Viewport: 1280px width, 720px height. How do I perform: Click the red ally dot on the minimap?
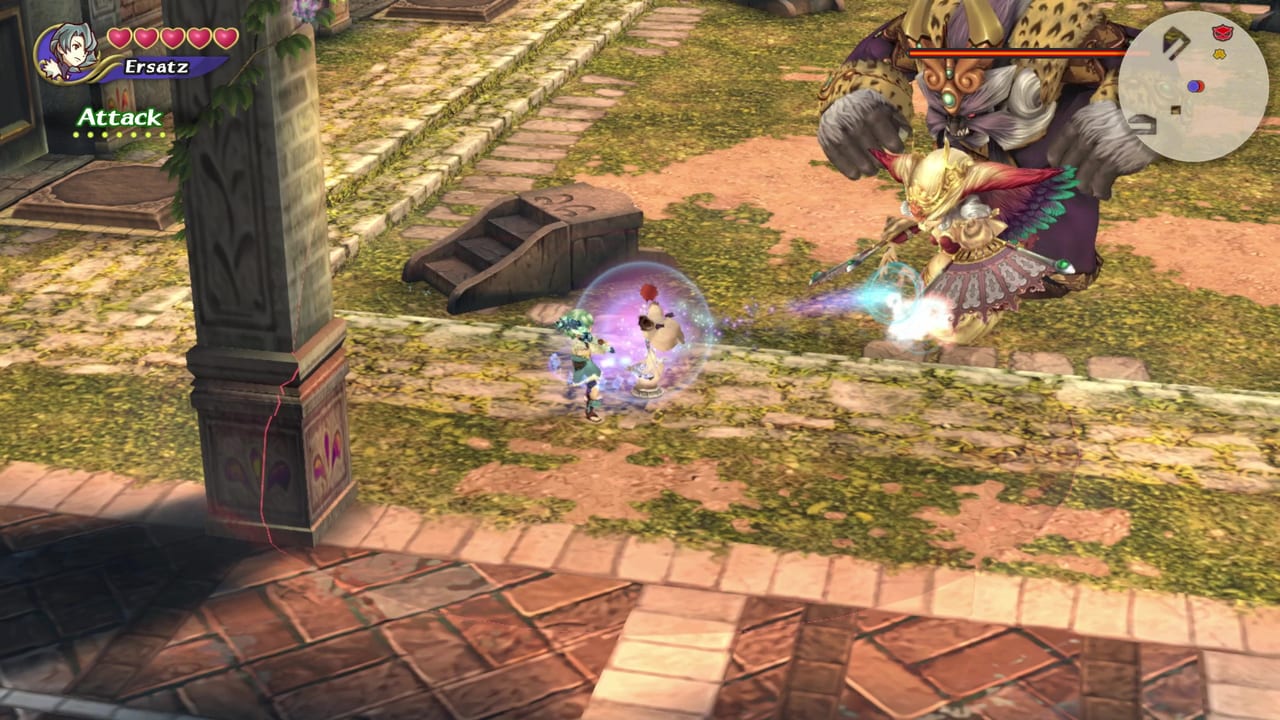1200,87
